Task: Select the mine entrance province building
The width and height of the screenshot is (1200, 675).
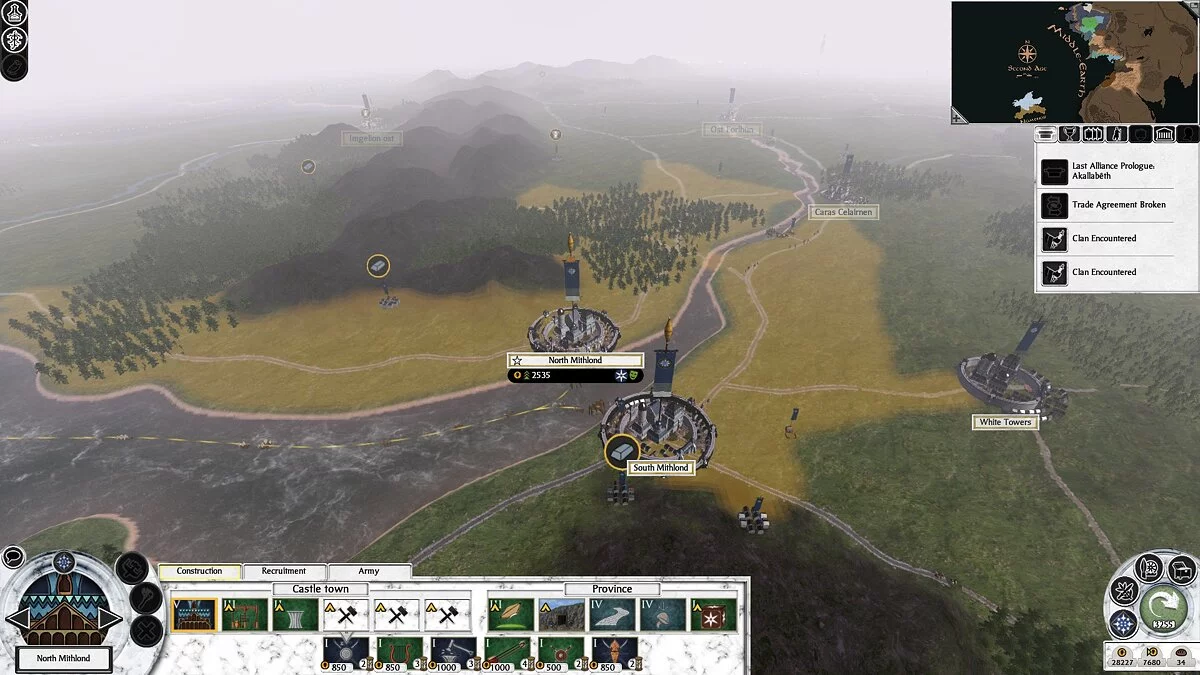Action: 562,615
